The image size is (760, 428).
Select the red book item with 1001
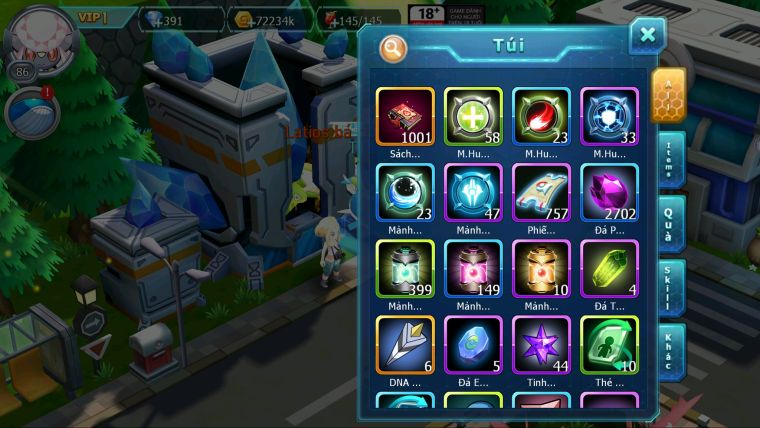405,117
